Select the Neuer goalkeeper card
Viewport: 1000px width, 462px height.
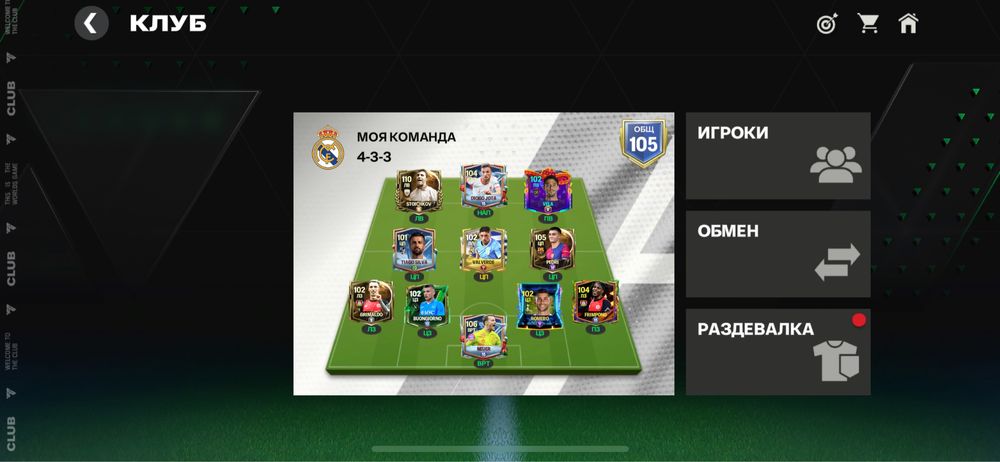pyautogui.click(x=483, y=337)
